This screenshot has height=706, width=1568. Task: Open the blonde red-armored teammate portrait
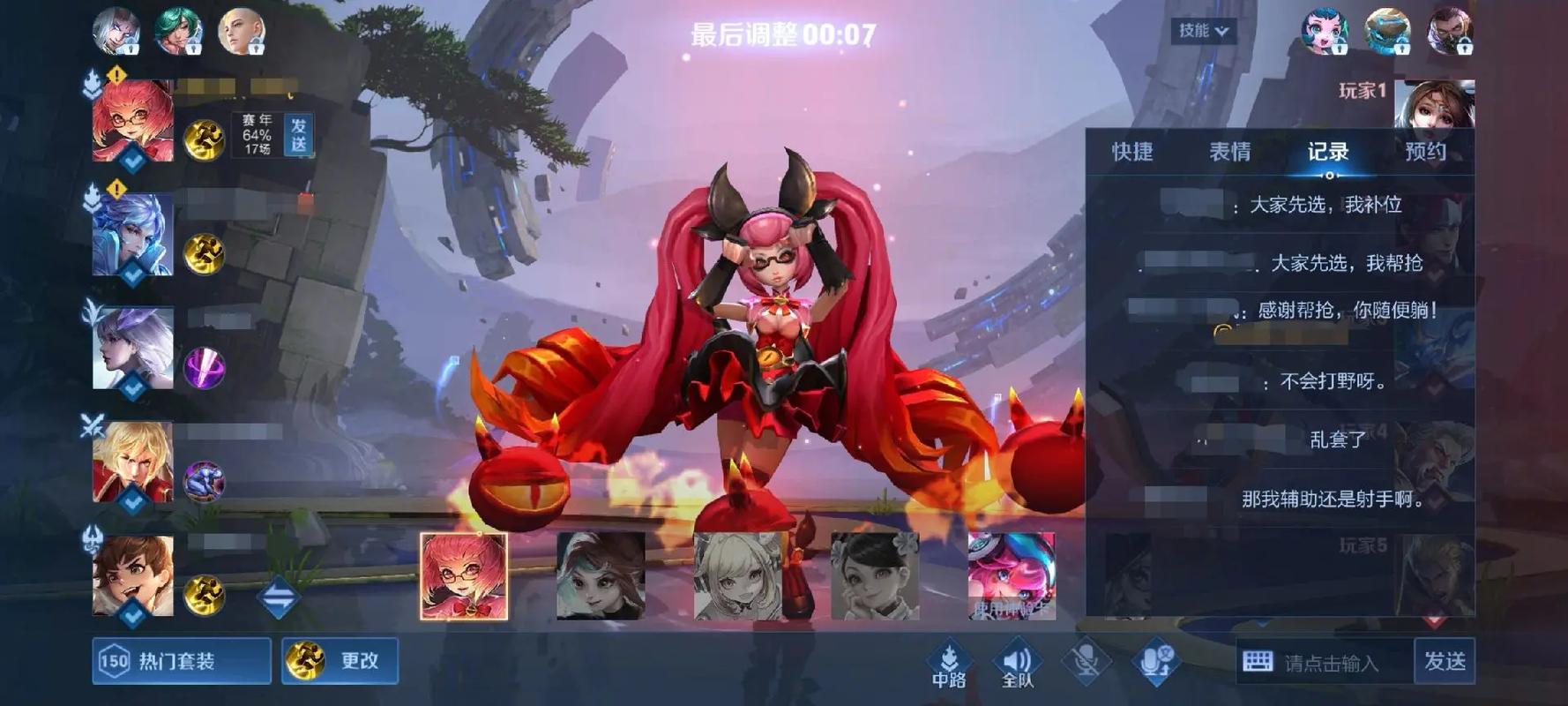(133, 462)
